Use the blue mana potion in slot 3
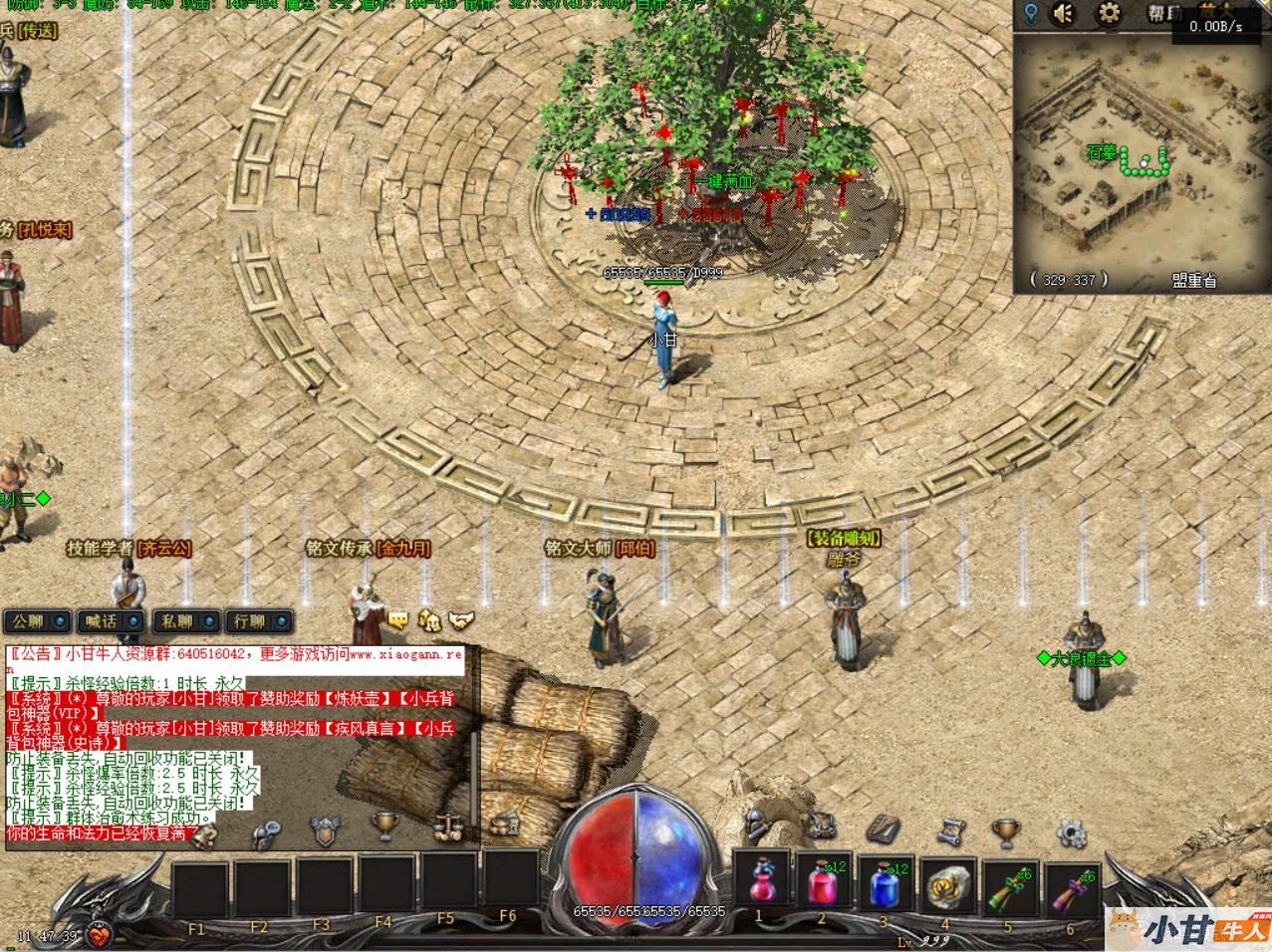The width and height of the screenshot is (1272, 952). (x=885, y=880)
